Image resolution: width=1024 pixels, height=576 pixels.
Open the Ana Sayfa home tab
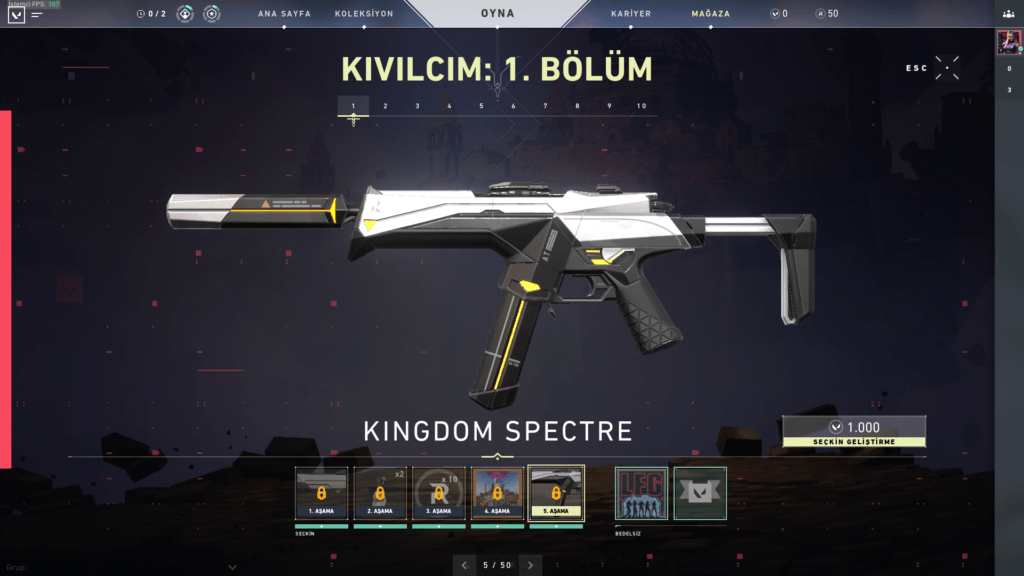284,14
